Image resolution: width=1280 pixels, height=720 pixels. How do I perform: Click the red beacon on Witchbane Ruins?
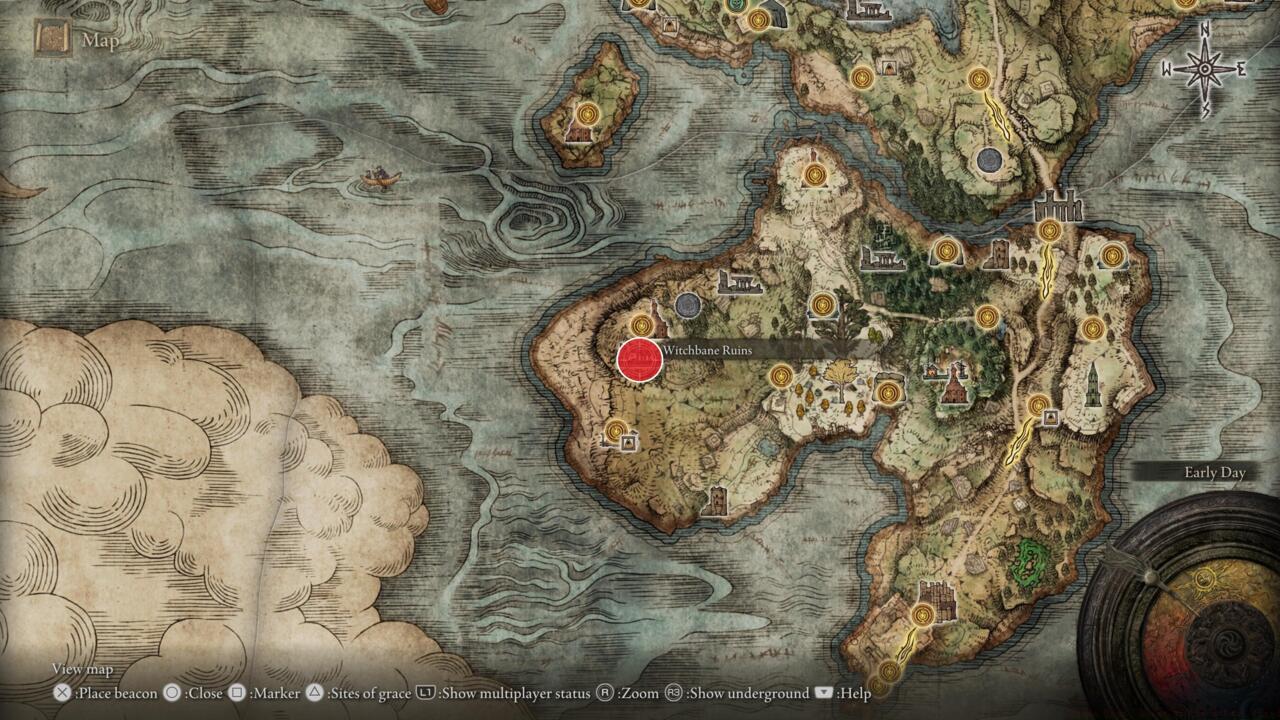tap(640, 358)
